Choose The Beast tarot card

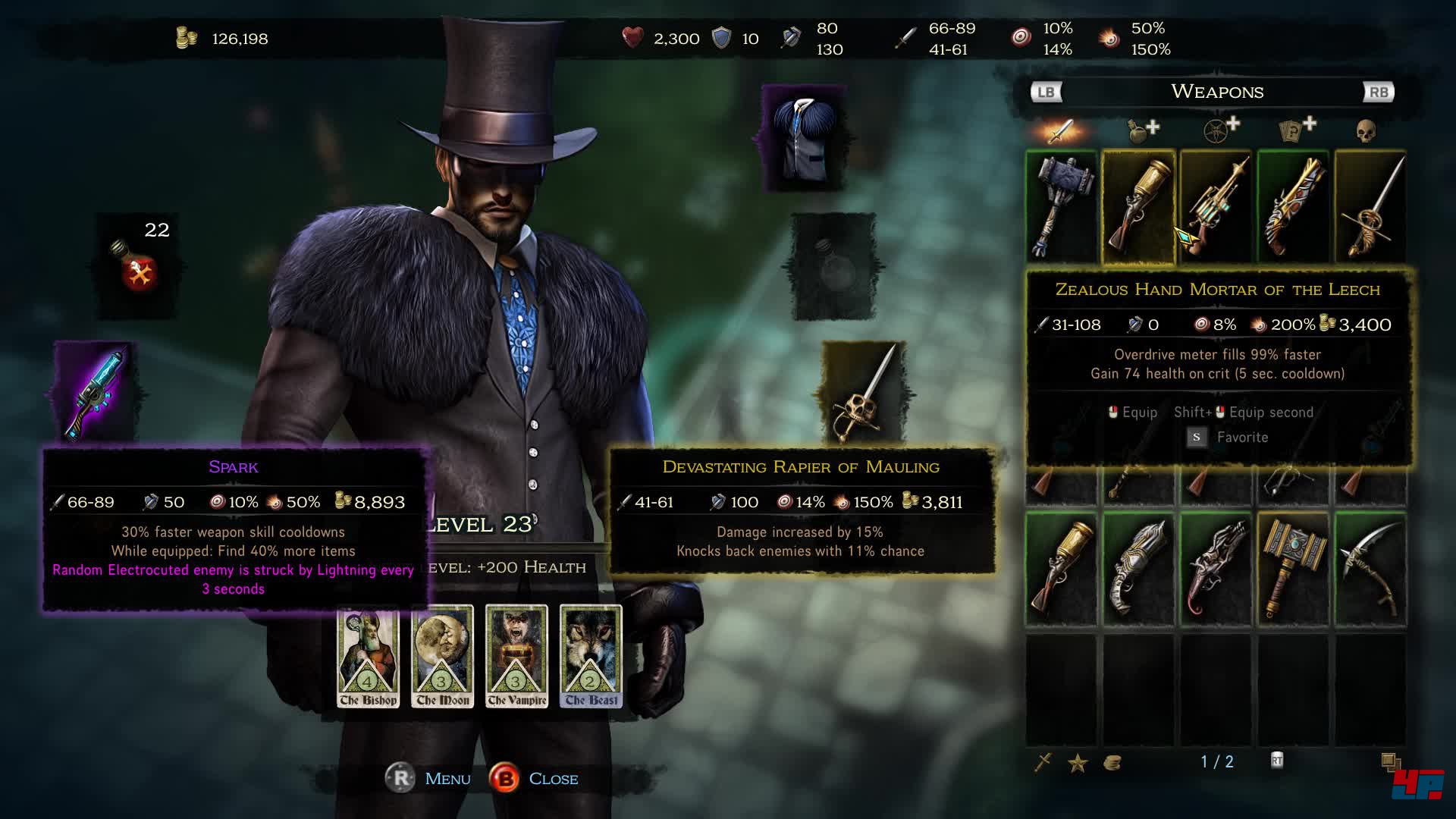pyautogui.click(x=591, y=657)
